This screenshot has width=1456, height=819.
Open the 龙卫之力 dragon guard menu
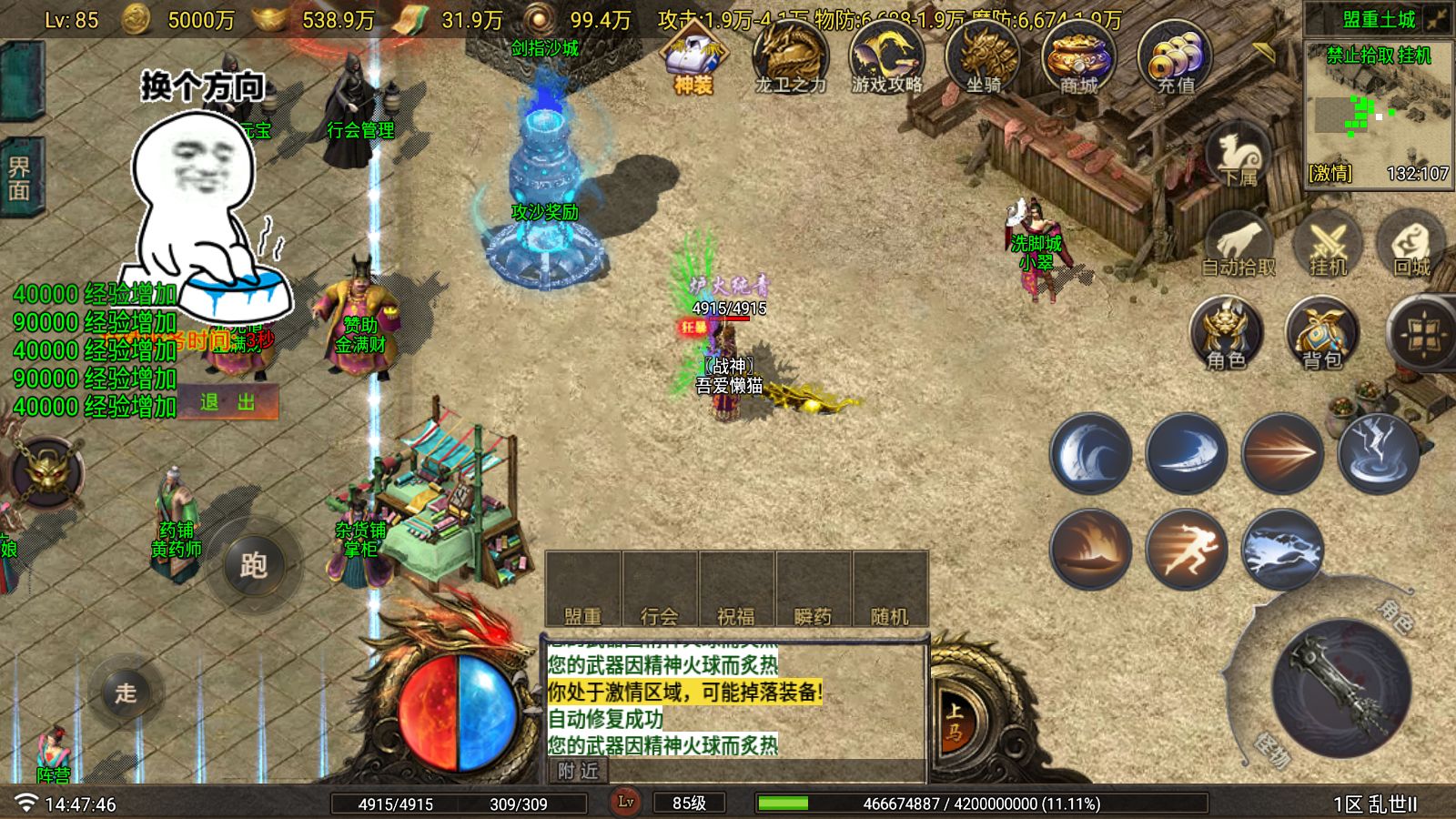[790, 58]
